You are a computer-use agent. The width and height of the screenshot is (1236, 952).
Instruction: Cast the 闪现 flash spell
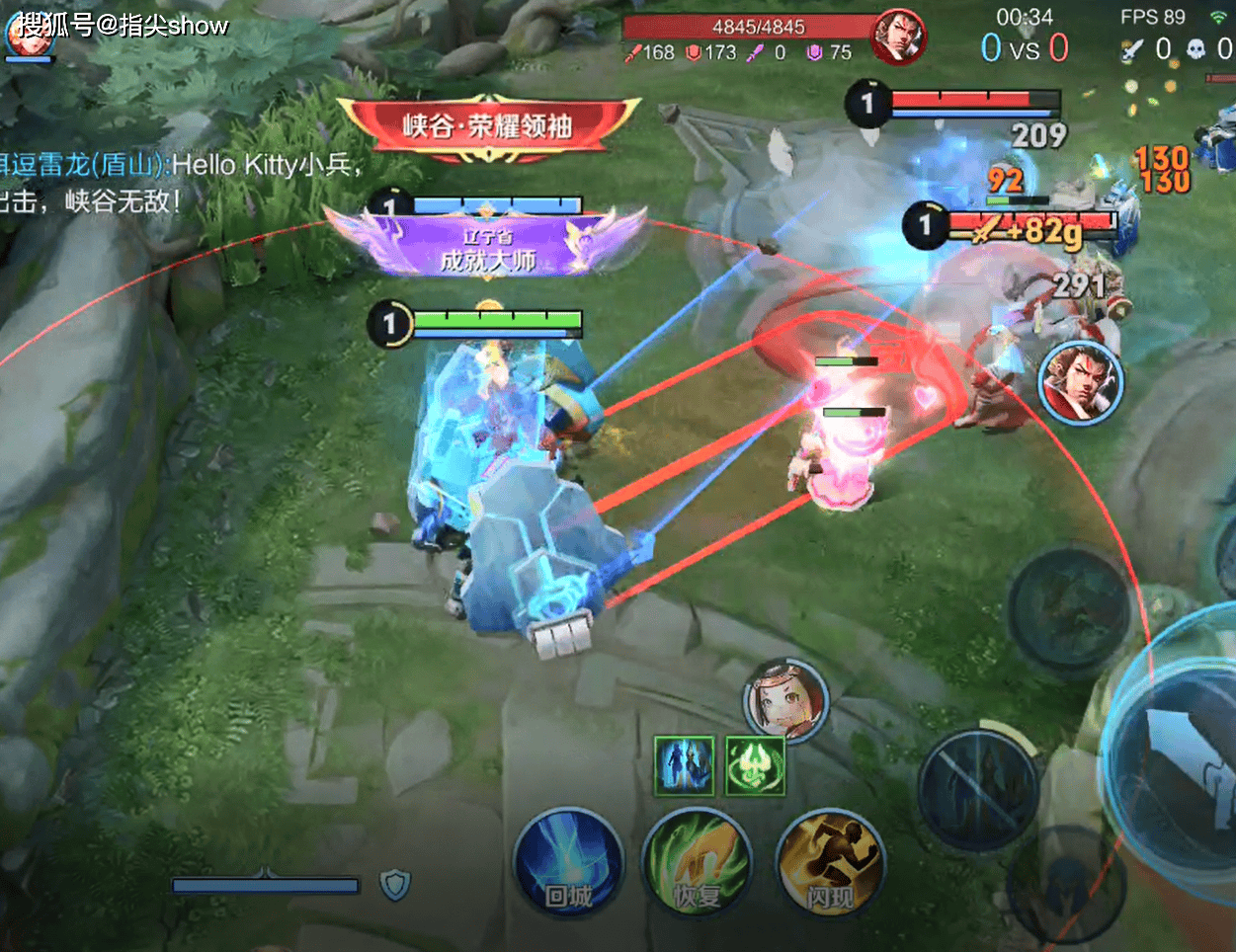tap(829, 863)
